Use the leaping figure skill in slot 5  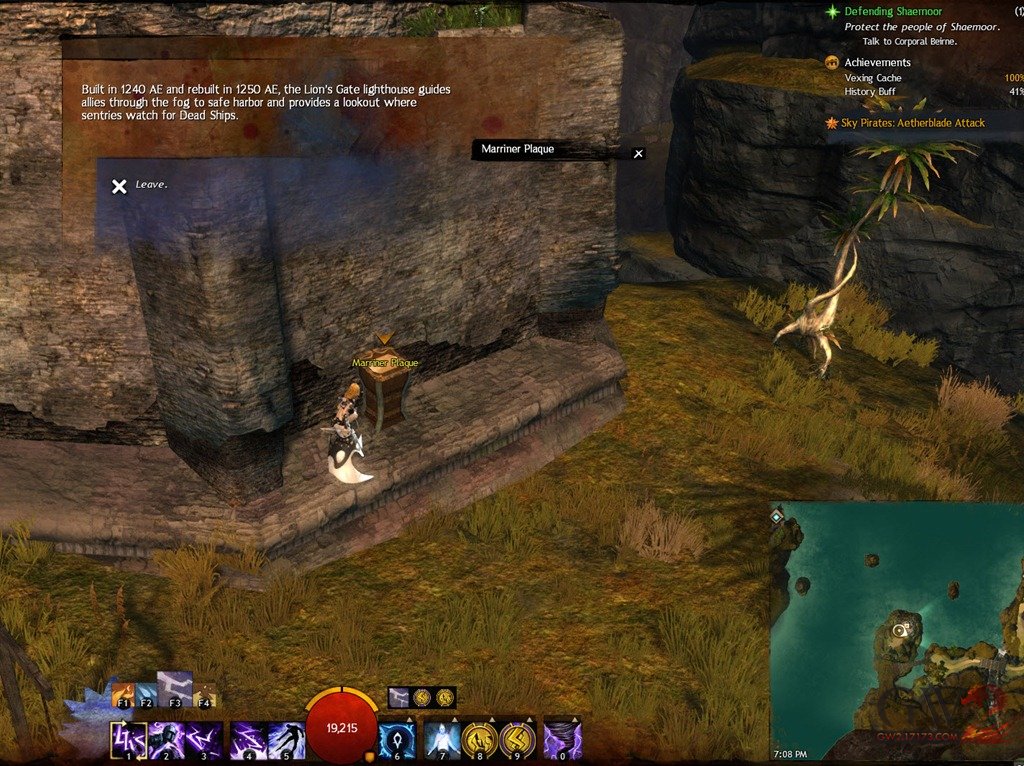pyautogui.click(x=286, y=741)
